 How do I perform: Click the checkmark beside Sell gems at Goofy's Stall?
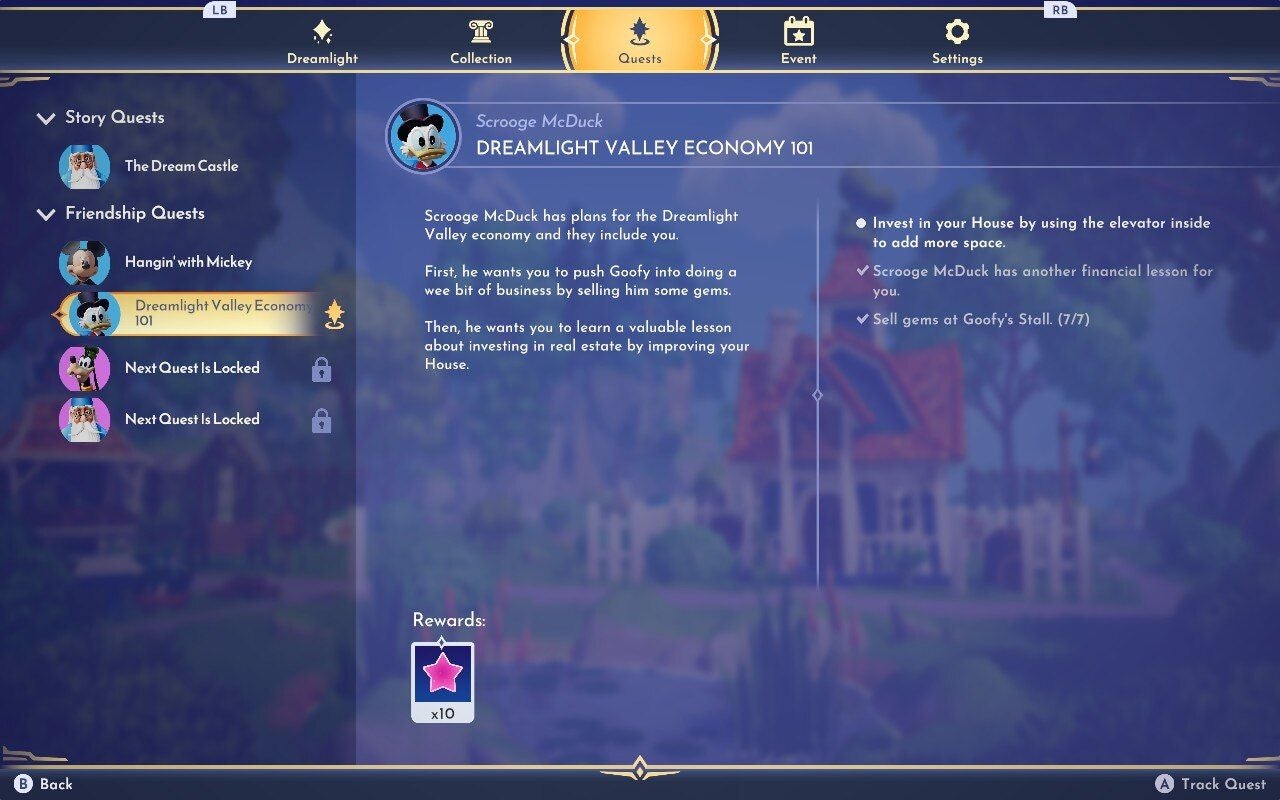[864, 320]
